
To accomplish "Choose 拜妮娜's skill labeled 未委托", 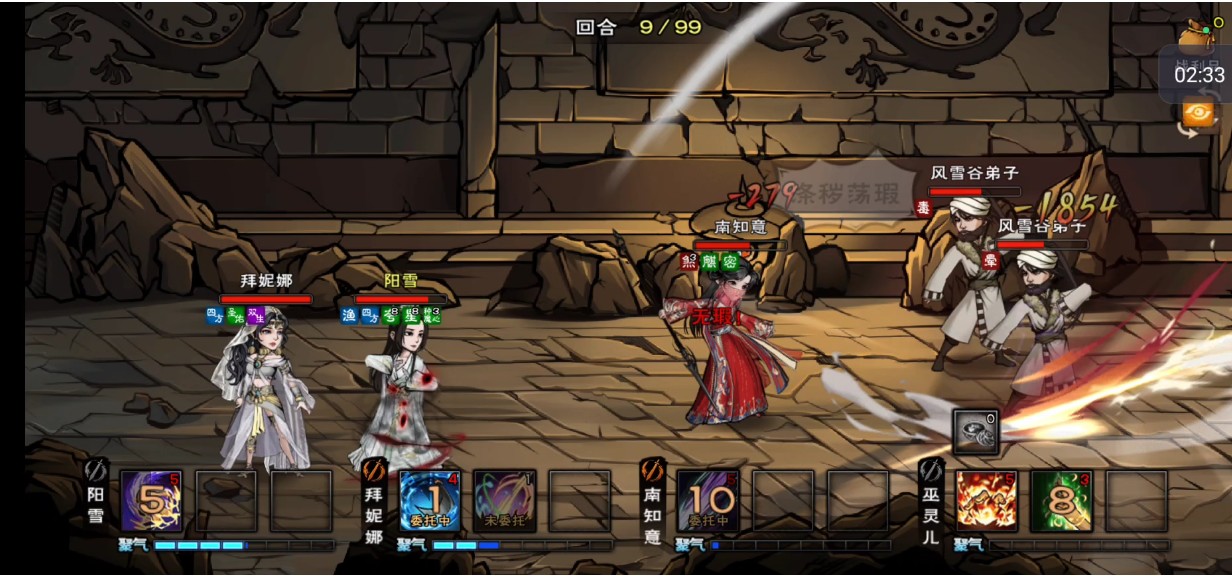I will tap(505, 500).
